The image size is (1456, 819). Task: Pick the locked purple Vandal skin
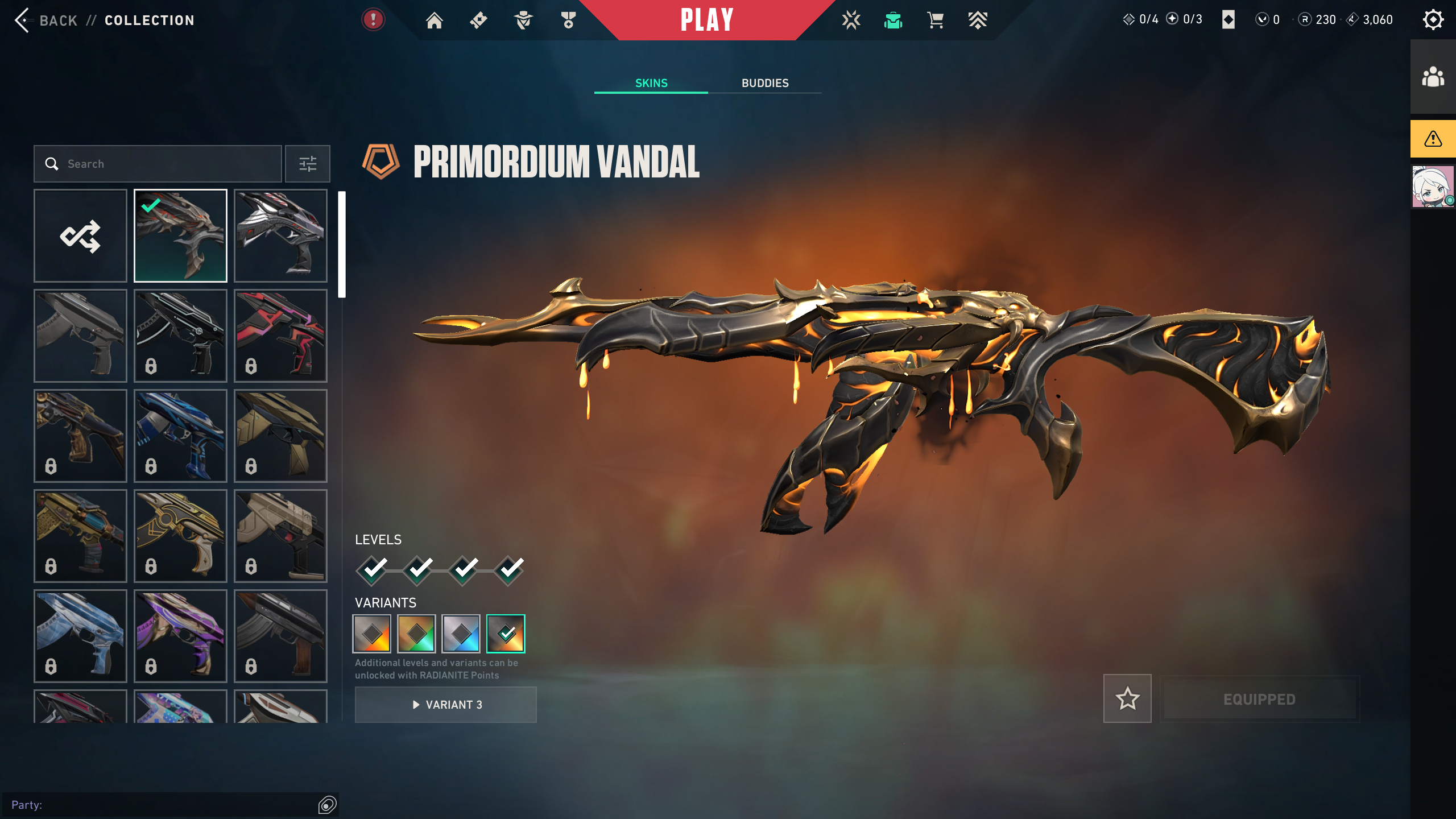click(x=180, y=636)
